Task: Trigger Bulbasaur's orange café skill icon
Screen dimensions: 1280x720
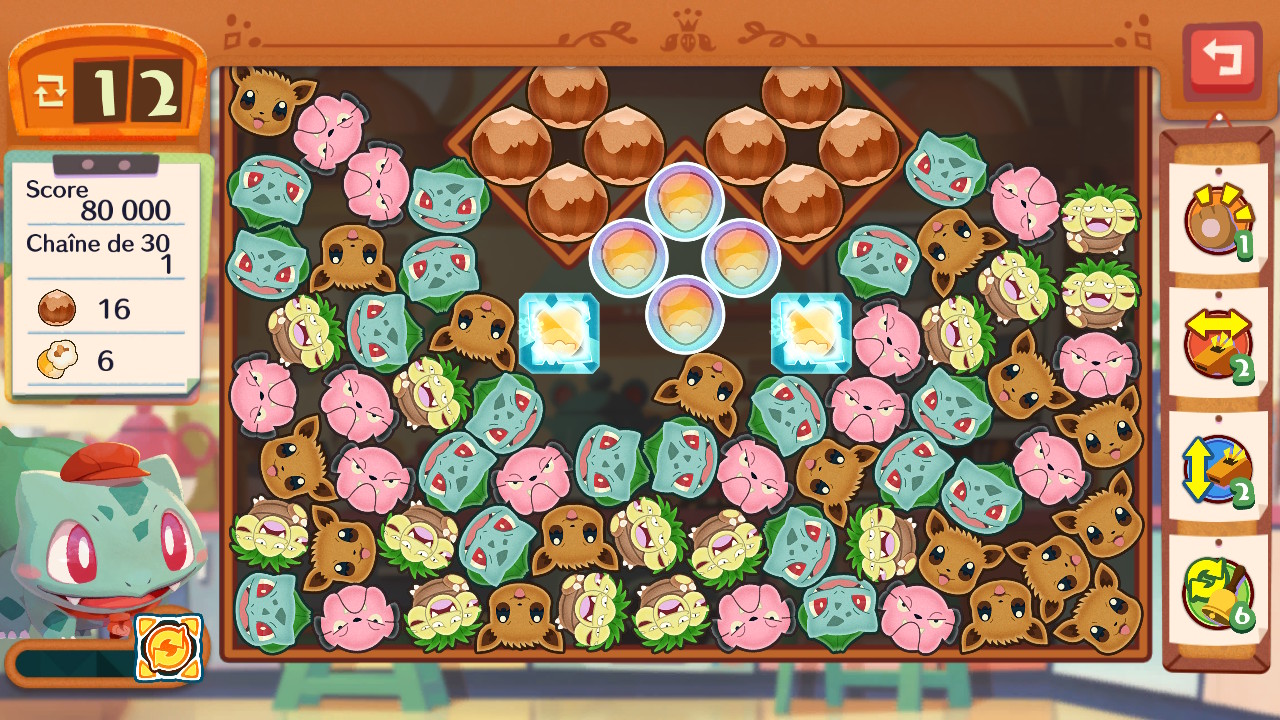Action: [168, 648]
